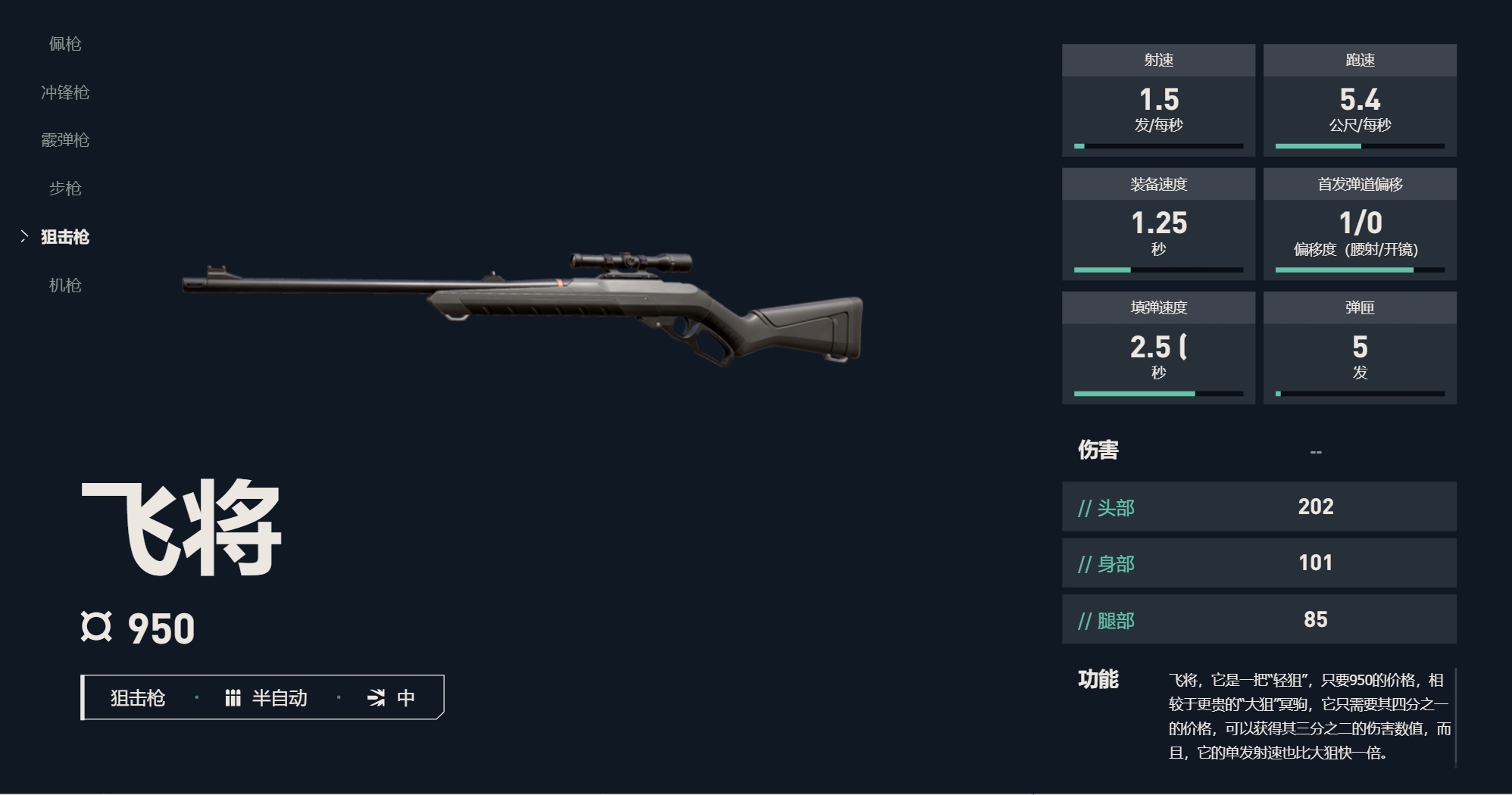The image size is (1512, 795).
Task: Switch to the 冲锋枪 category
Action: point(65,92)
